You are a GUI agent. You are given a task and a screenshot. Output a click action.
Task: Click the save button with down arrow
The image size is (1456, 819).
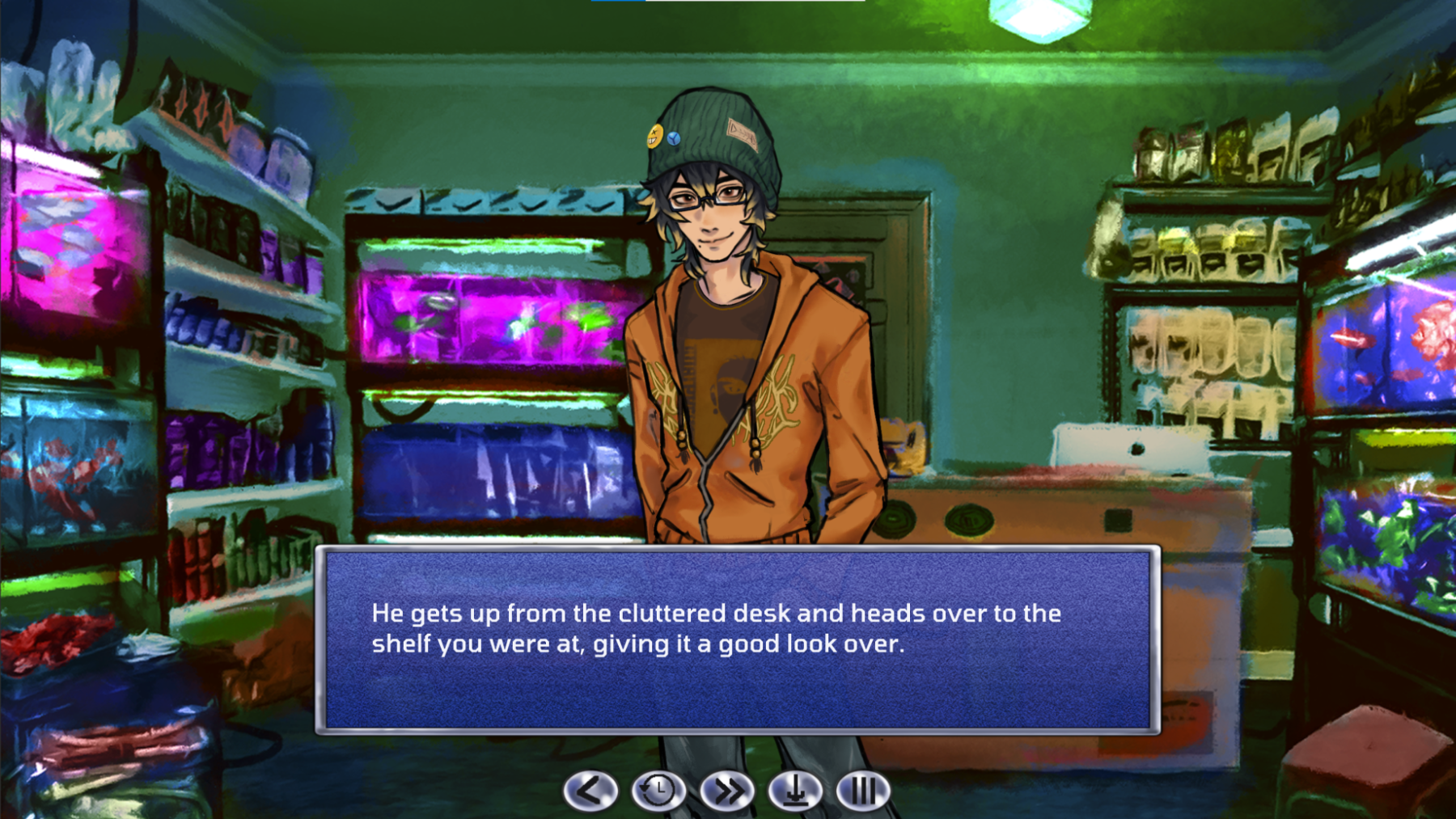click(795, 790)
